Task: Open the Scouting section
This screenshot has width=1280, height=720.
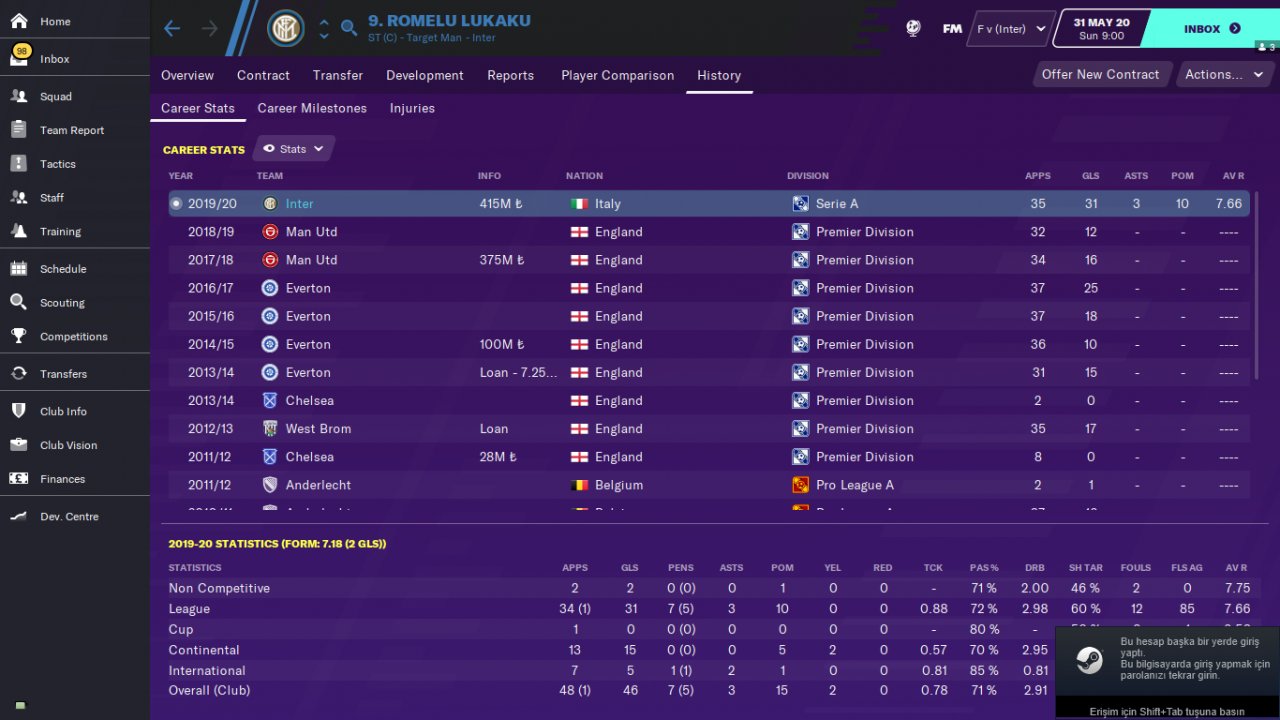Action: [62, 303]
